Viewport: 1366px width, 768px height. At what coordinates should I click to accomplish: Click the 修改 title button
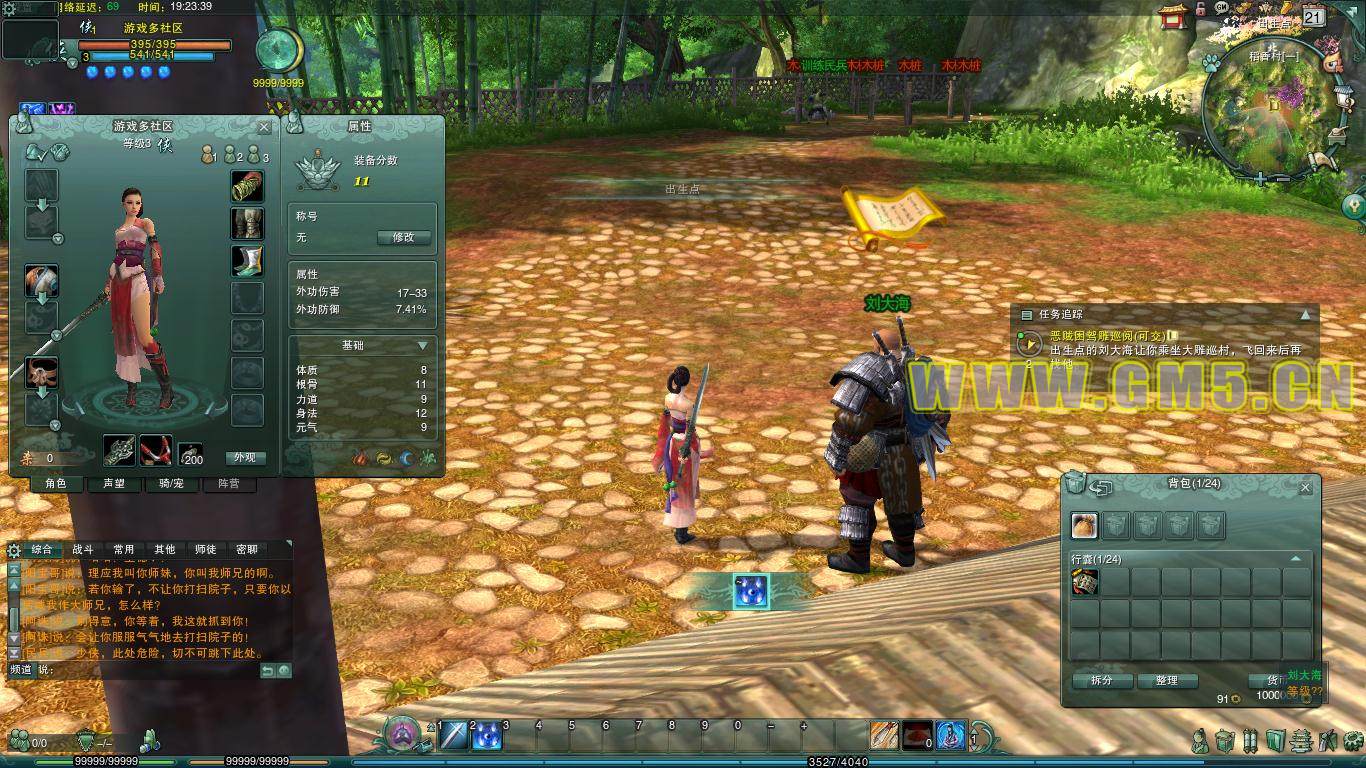[x=403, y=237]
